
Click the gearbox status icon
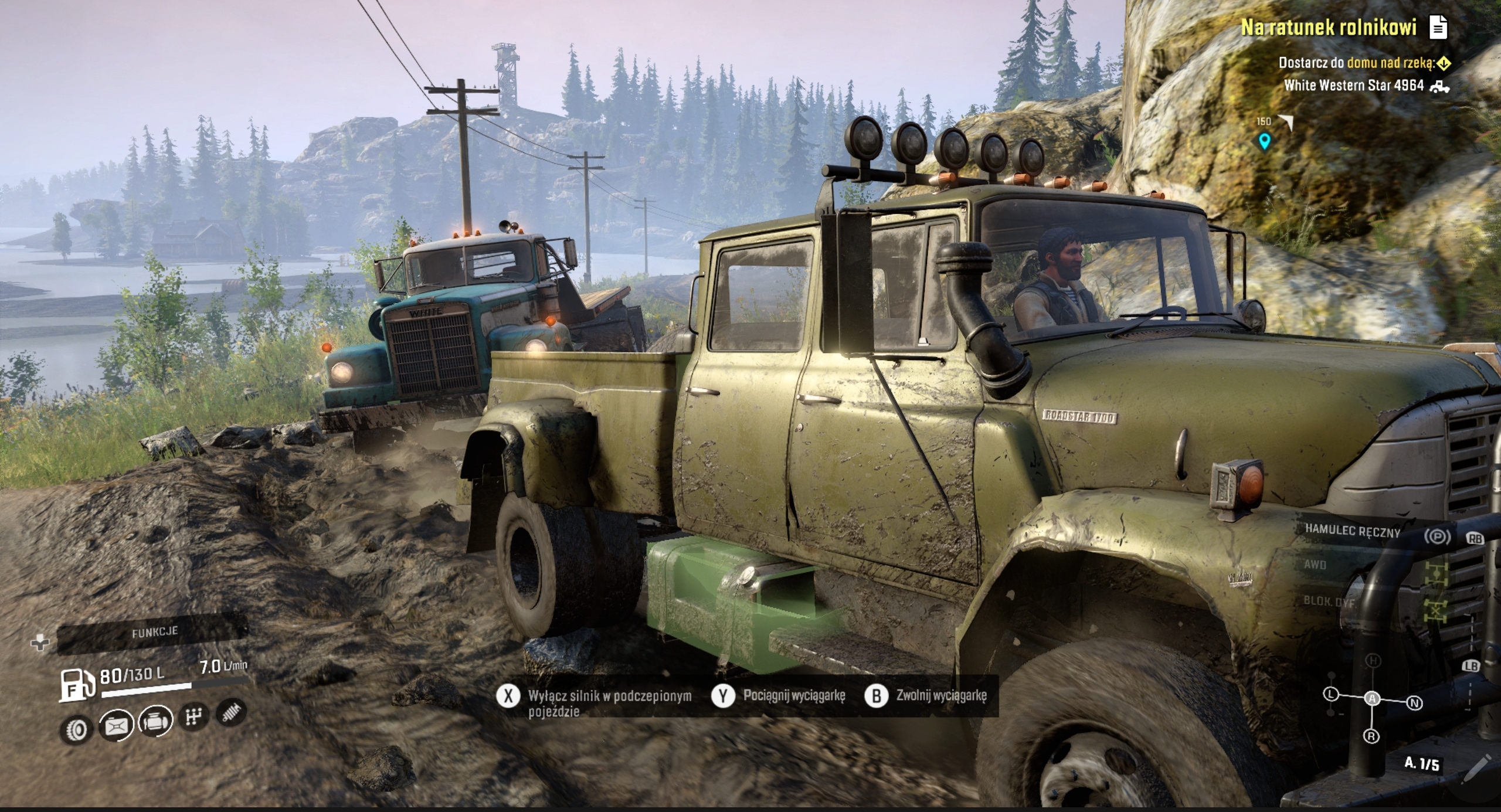tap(193, 716)
